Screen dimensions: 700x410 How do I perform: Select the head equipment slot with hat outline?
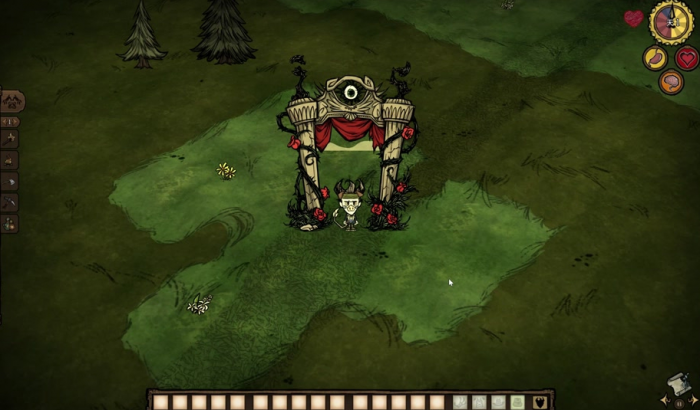[498, 402]
